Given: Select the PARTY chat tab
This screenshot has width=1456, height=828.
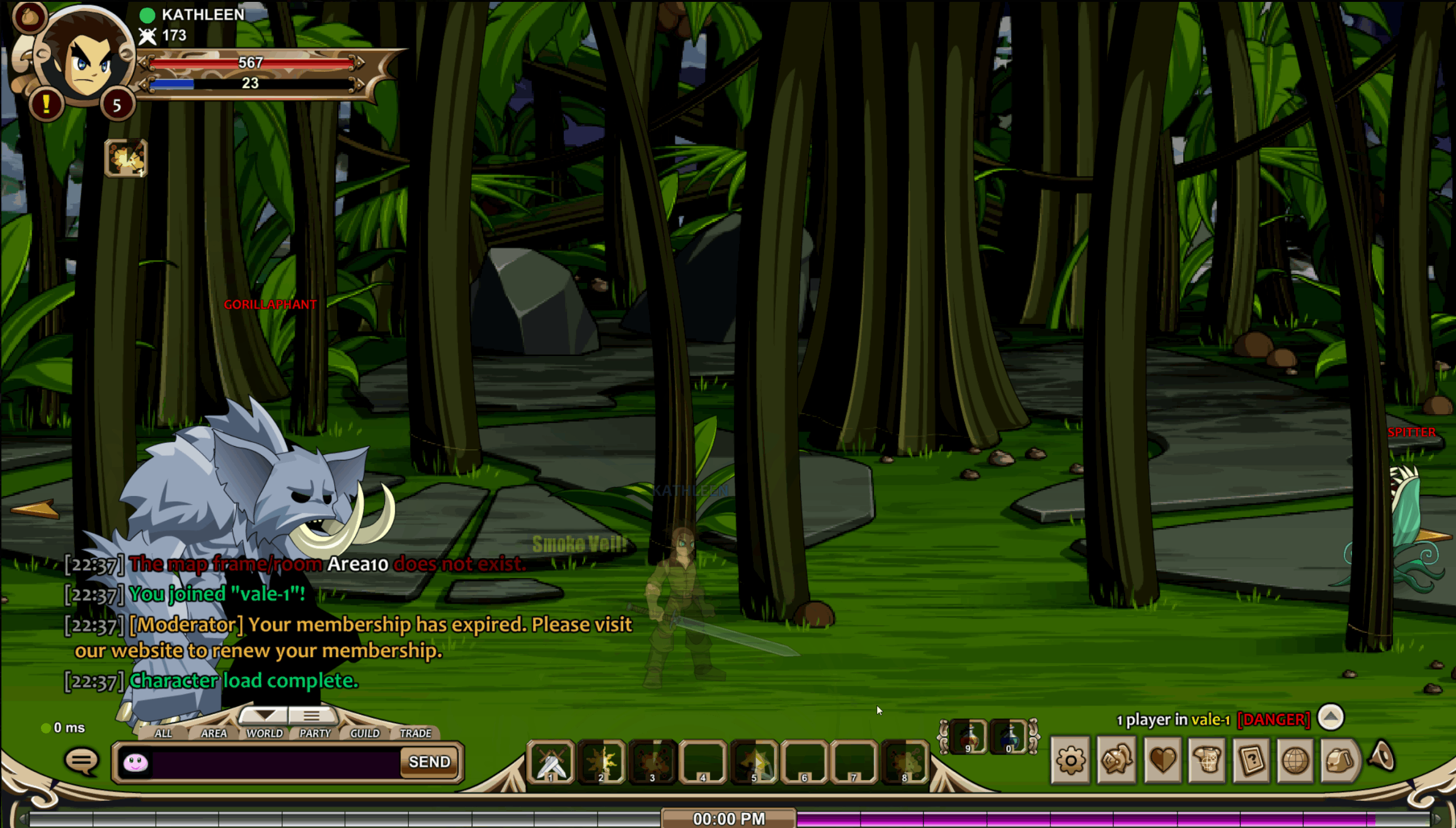Looking at the screenshot, I should (x=315, y=733).
